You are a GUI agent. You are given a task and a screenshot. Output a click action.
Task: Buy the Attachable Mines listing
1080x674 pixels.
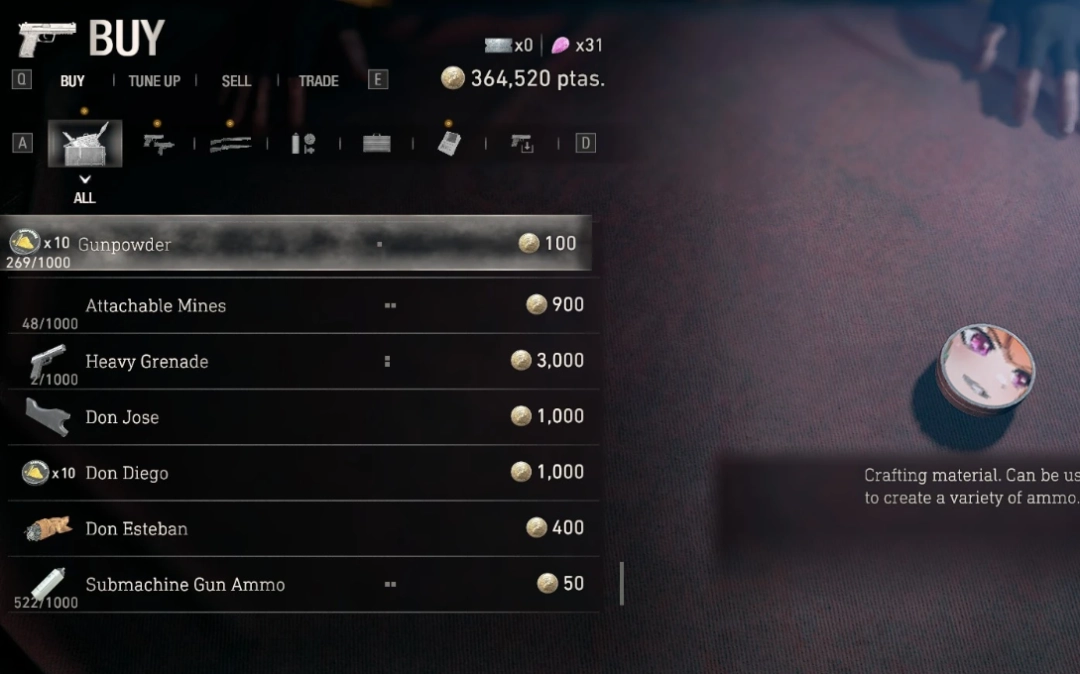[300, 305]
